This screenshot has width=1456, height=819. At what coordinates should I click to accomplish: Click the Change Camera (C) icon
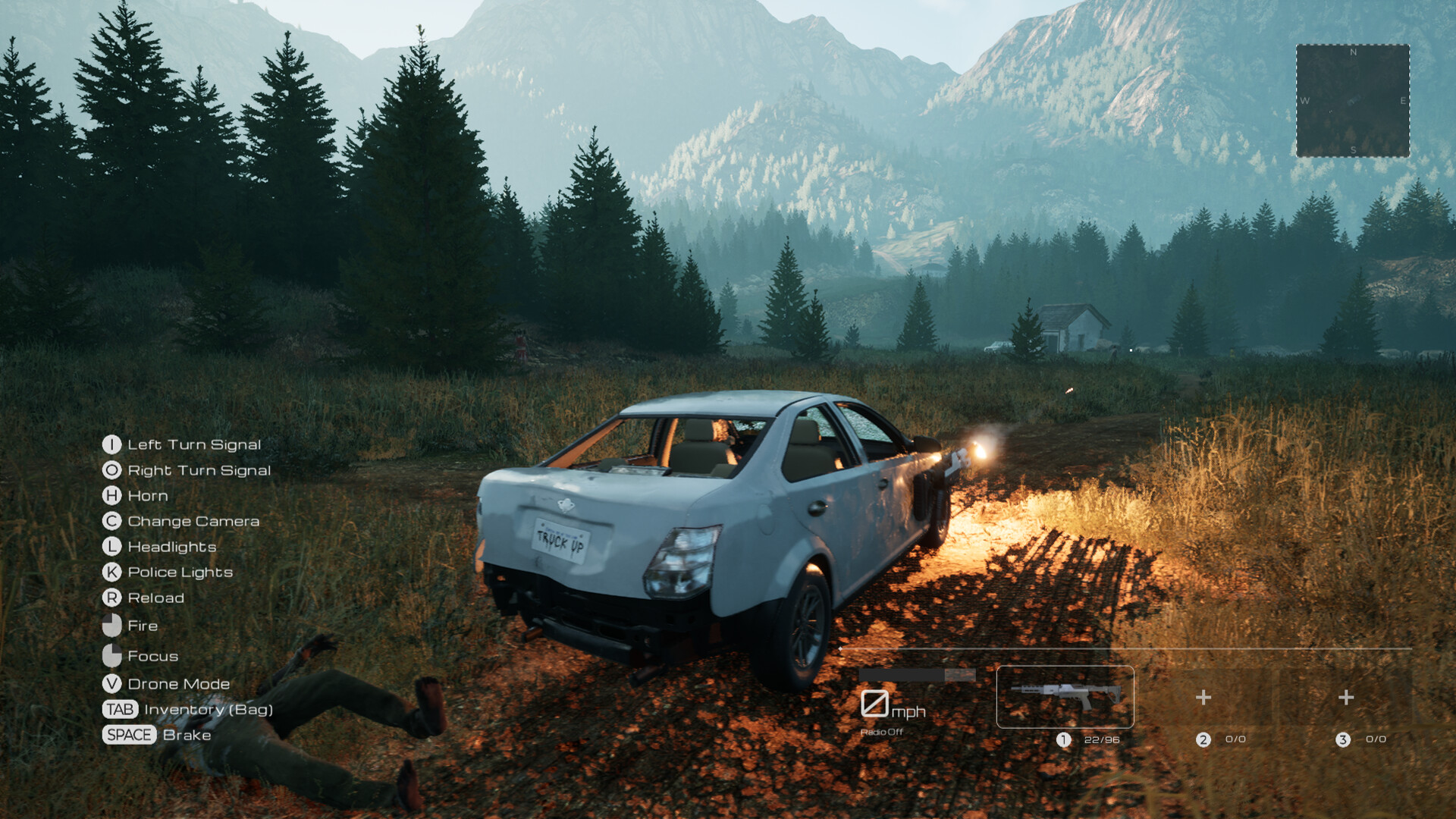[x=111, y=521]
